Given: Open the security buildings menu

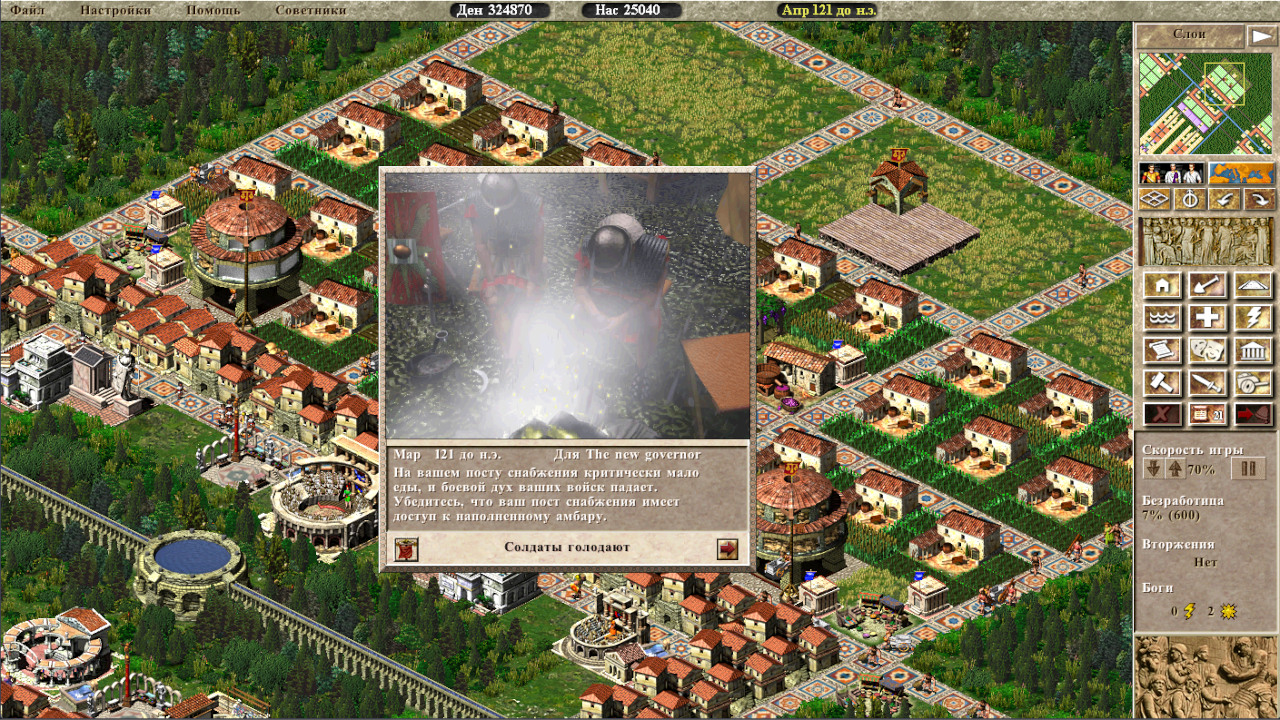Looking at the screenshot, I should pyautogui.click(x=1207, y=383).
